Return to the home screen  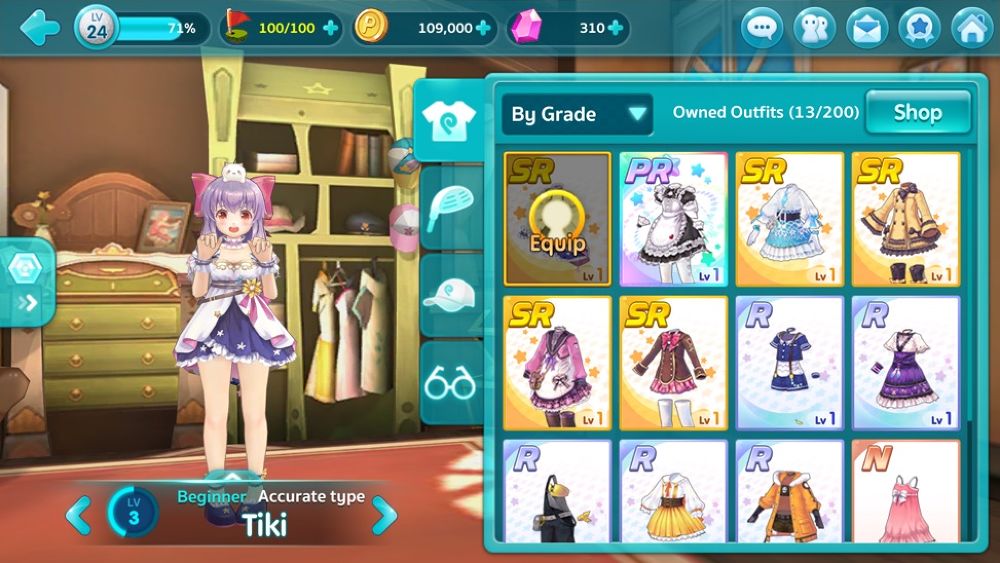click(x=971, y=28)
